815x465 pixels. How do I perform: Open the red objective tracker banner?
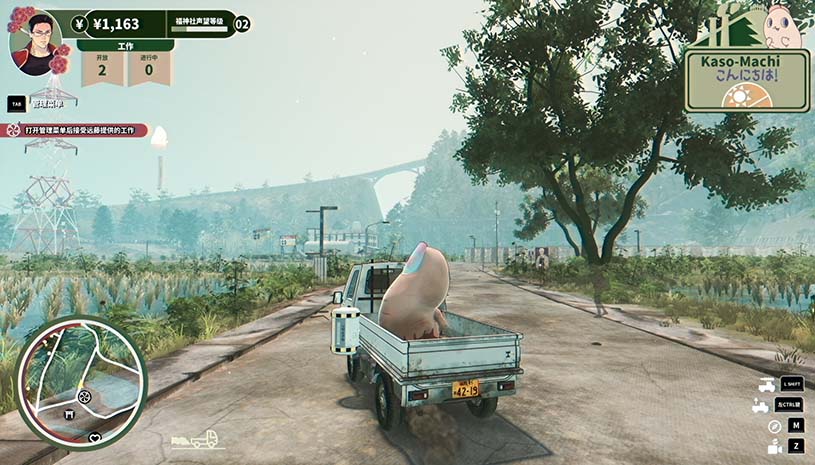[x=75, y=130]
